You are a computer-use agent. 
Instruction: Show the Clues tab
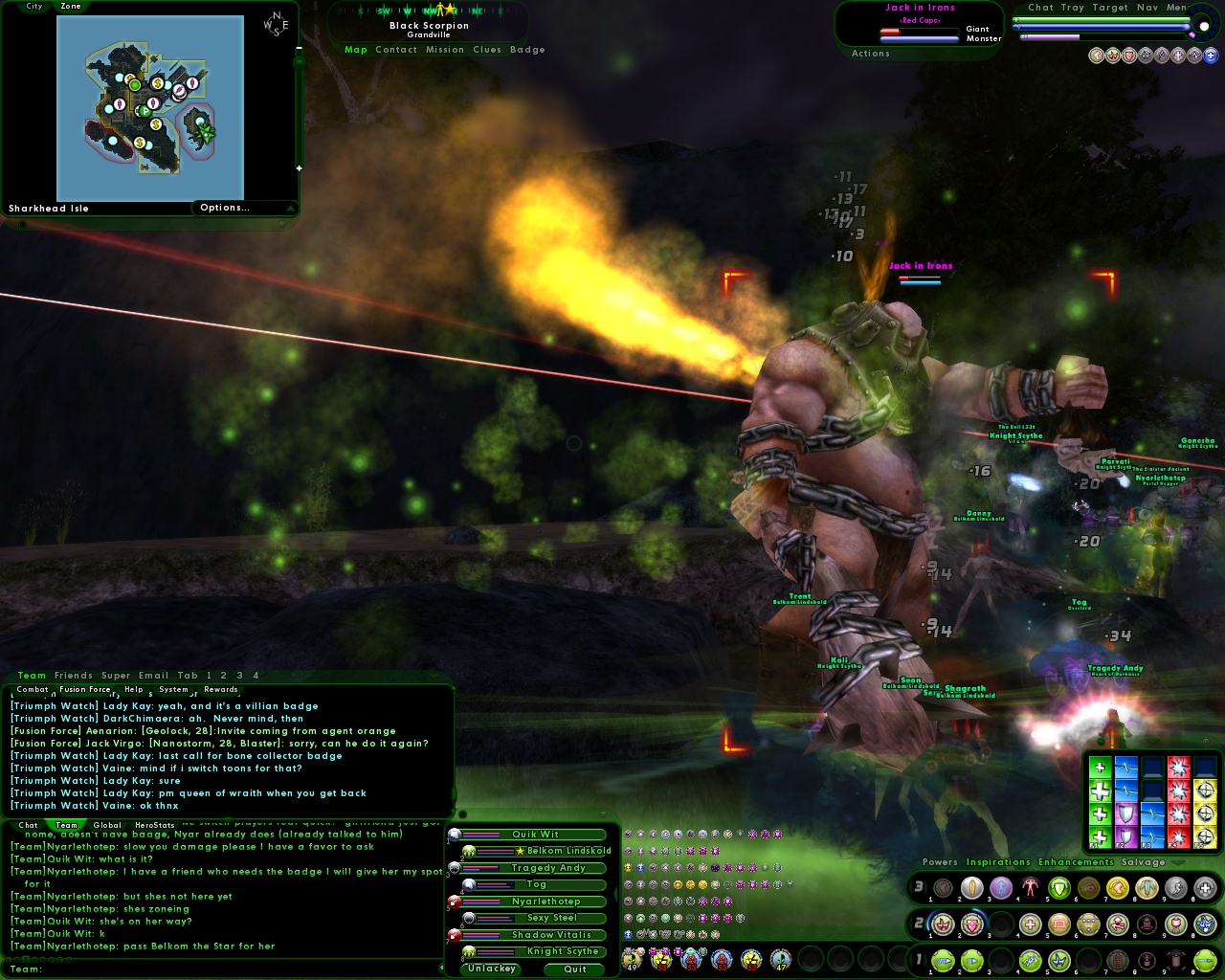(x=487, y=50)
